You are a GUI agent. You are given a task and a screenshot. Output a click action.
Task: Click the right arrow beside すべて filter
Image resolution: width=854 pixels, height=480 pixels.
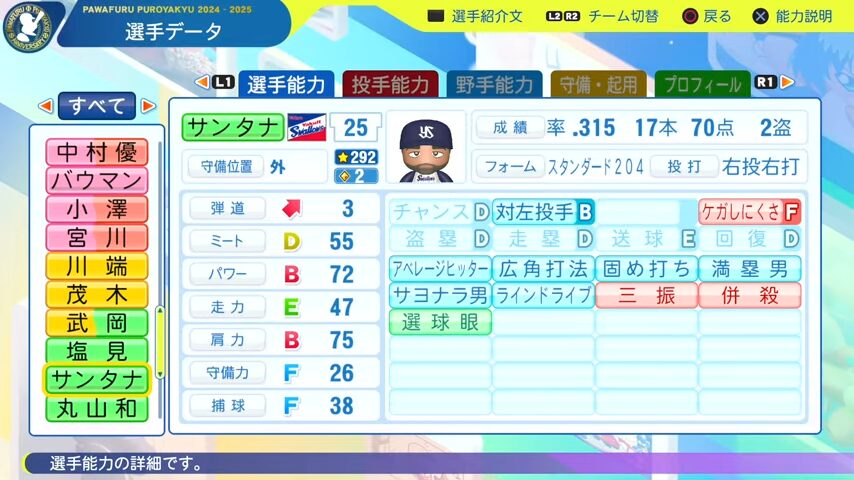[x=149, y=105]
